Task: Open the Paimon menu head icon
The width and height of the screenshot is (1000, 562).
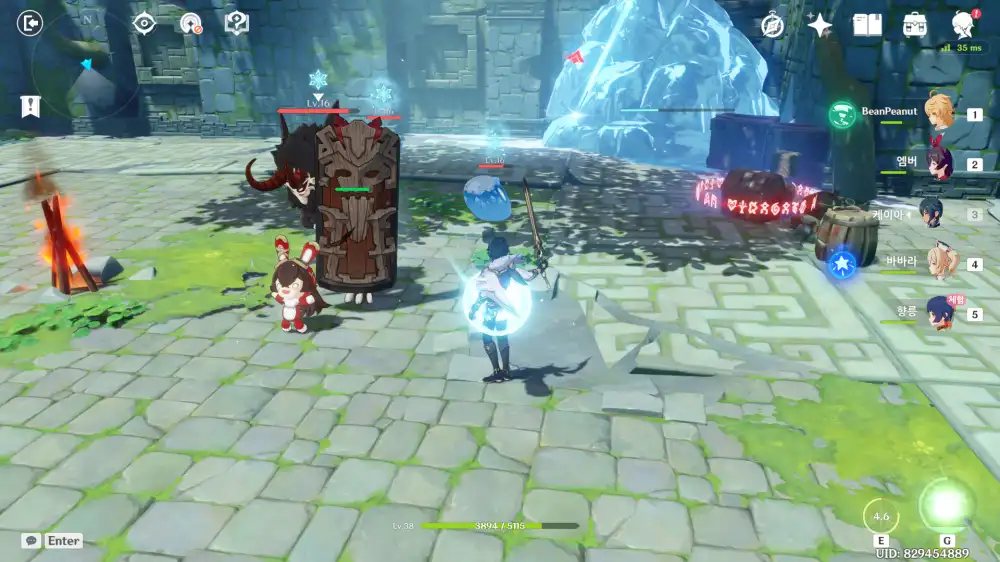Action: (963, 24)
